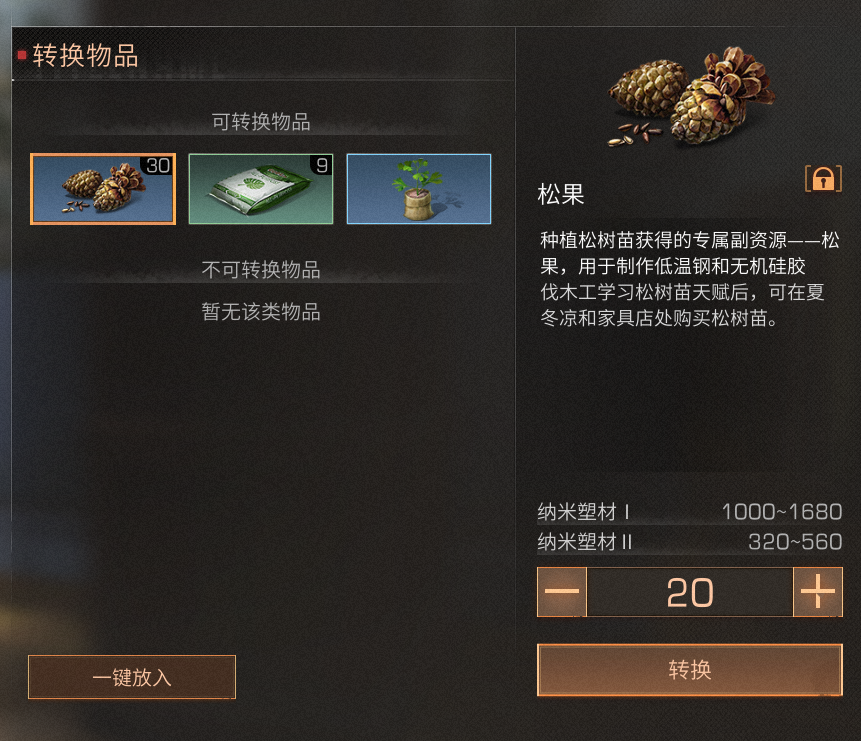The width and height of the screenshot is (861, 741).
Task: Decrease quantity with the minus button
Action: click(x=562, y=592)
